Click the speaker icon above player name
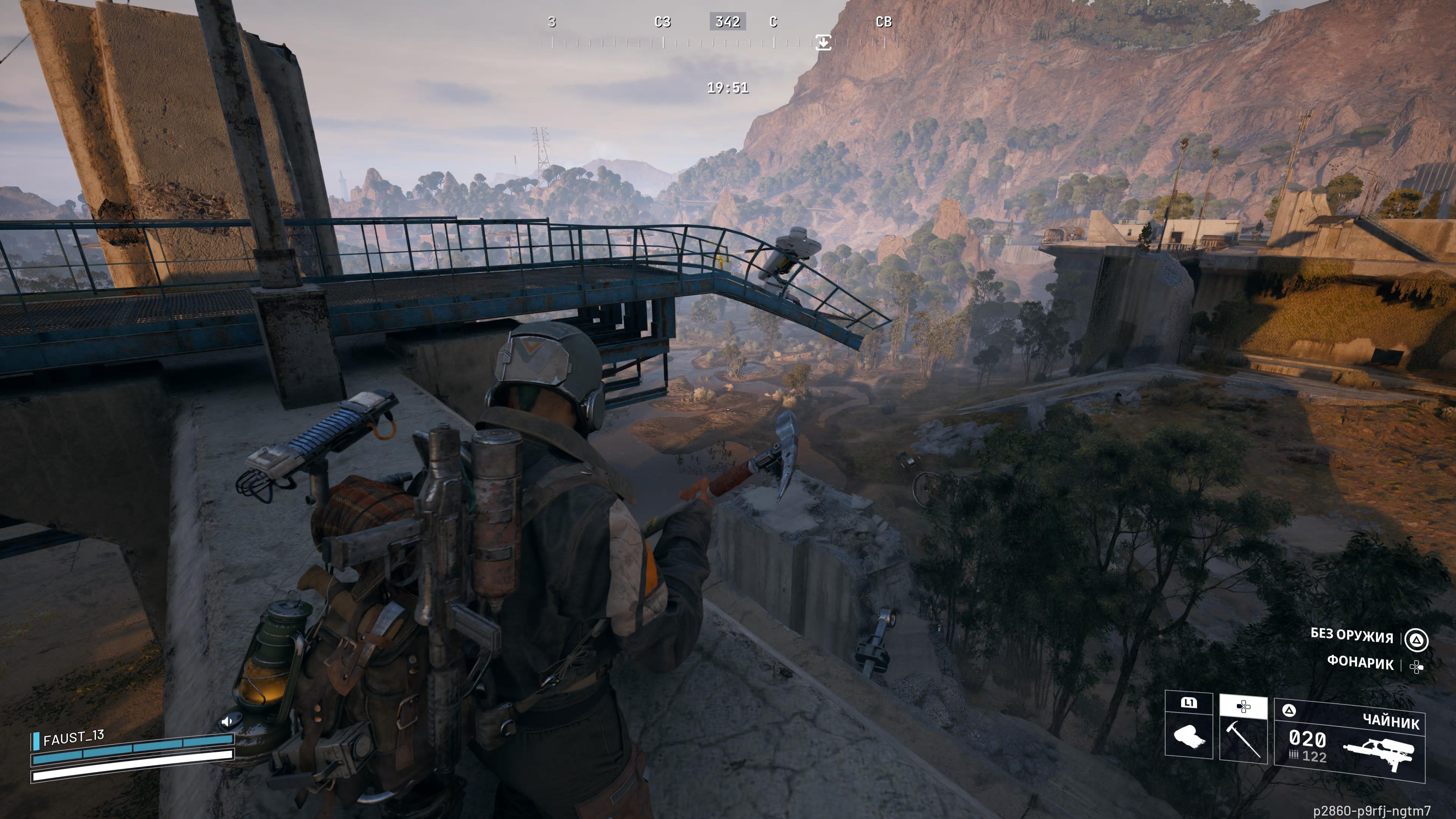The width and height of the screenshot is (1456, 819). 227,721
